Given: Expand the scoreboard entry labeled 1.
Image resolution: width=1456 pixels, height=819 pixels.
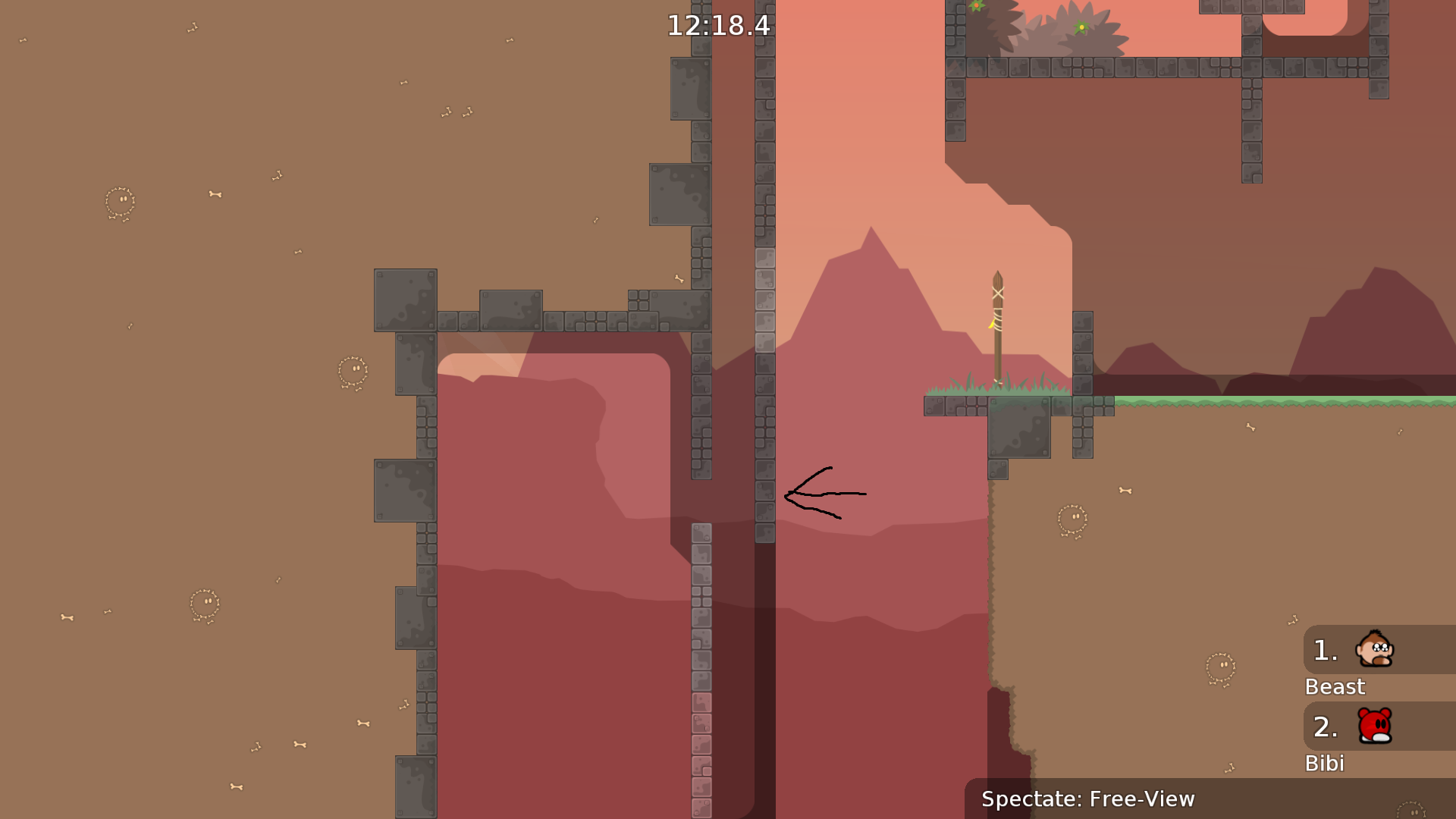Looking at the screenshot, I should pos(1325,649).
